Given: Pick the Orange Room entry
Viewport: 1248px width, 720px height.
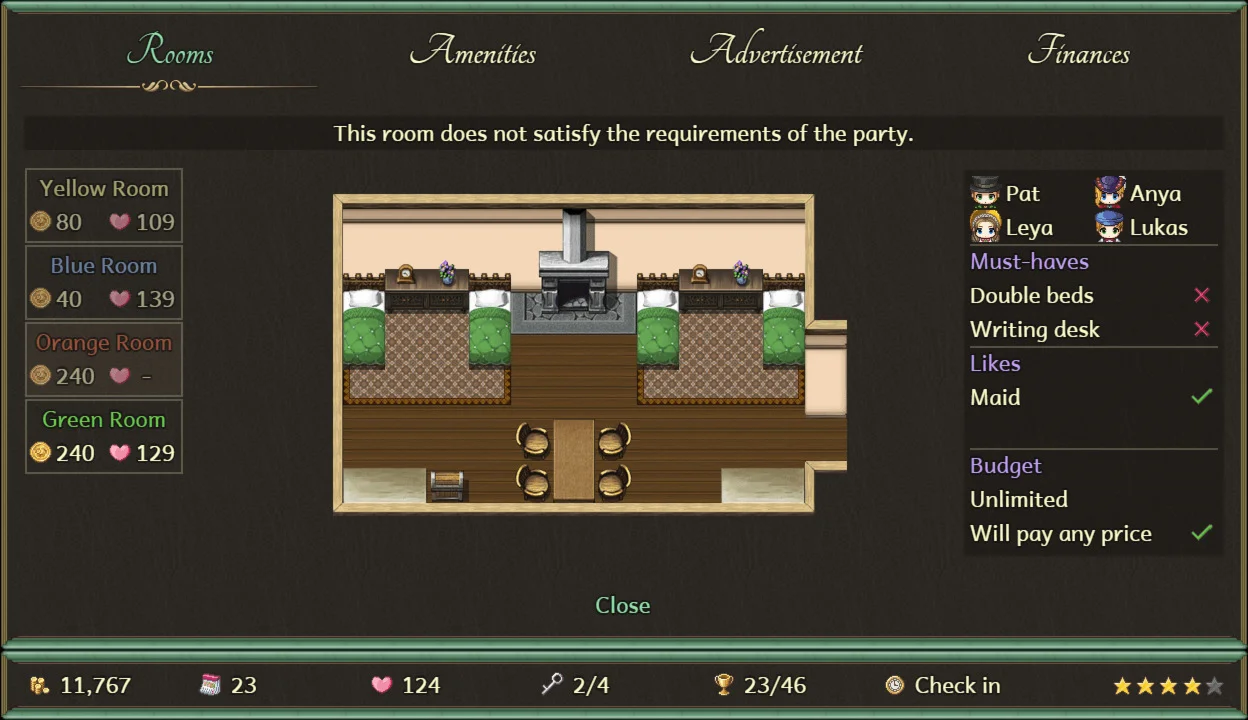Looking at the screenshot, I should pyautogui.click(x=104, y=359).
